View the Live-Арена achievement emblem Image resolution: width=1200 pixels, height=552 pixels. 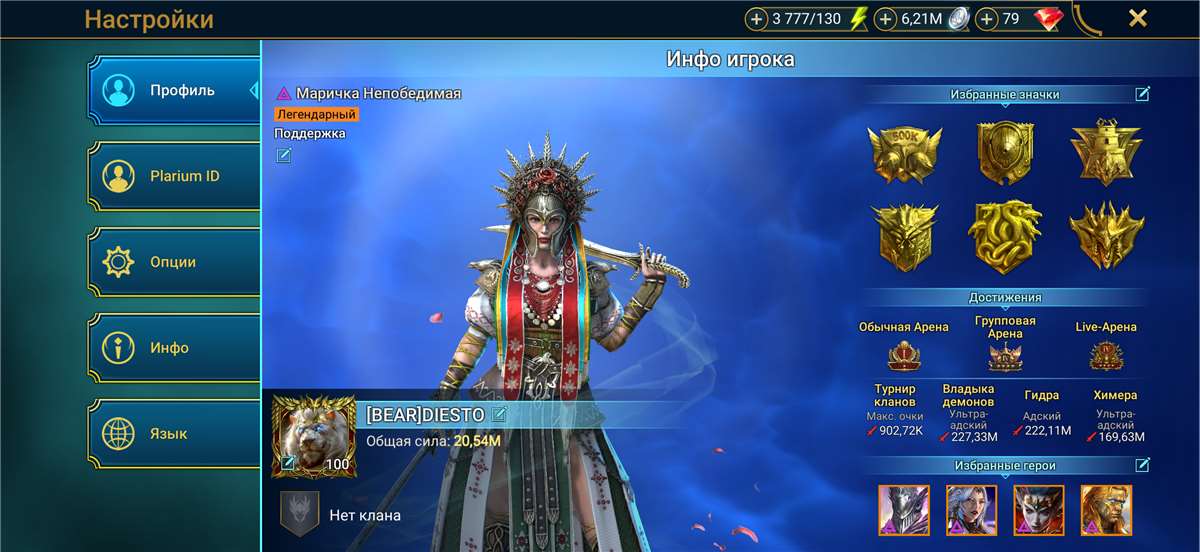tap(1106, 355)
